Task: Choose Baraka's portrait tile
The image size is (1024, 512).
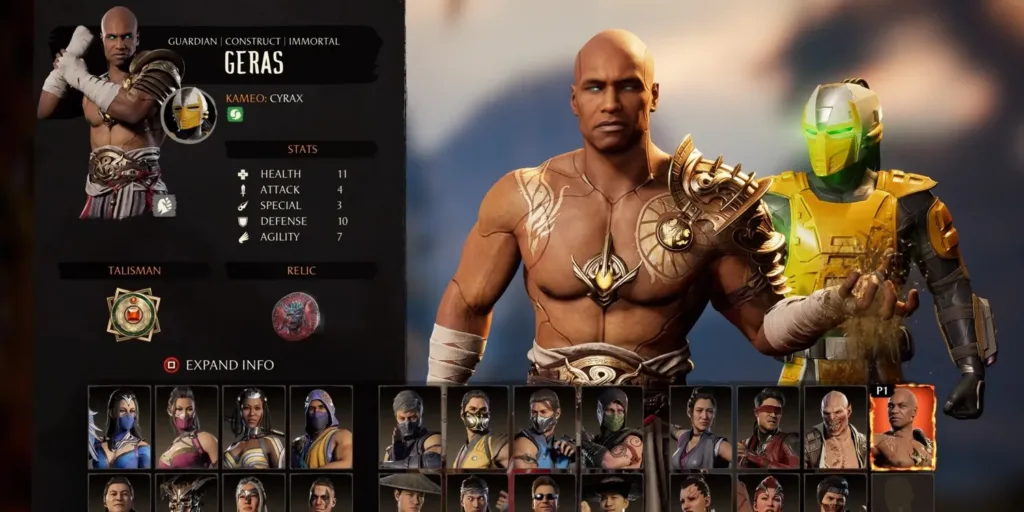Action: [834, 427]
